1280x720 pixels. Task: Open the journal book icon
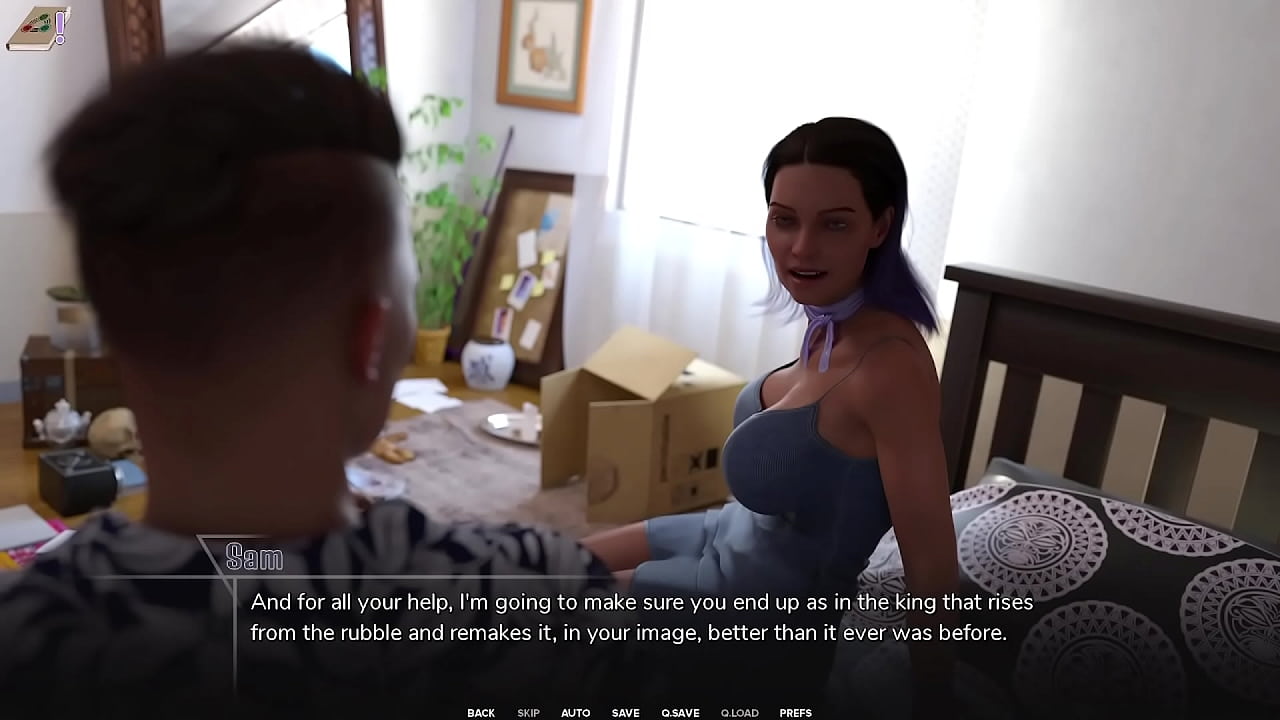point(32,28)
